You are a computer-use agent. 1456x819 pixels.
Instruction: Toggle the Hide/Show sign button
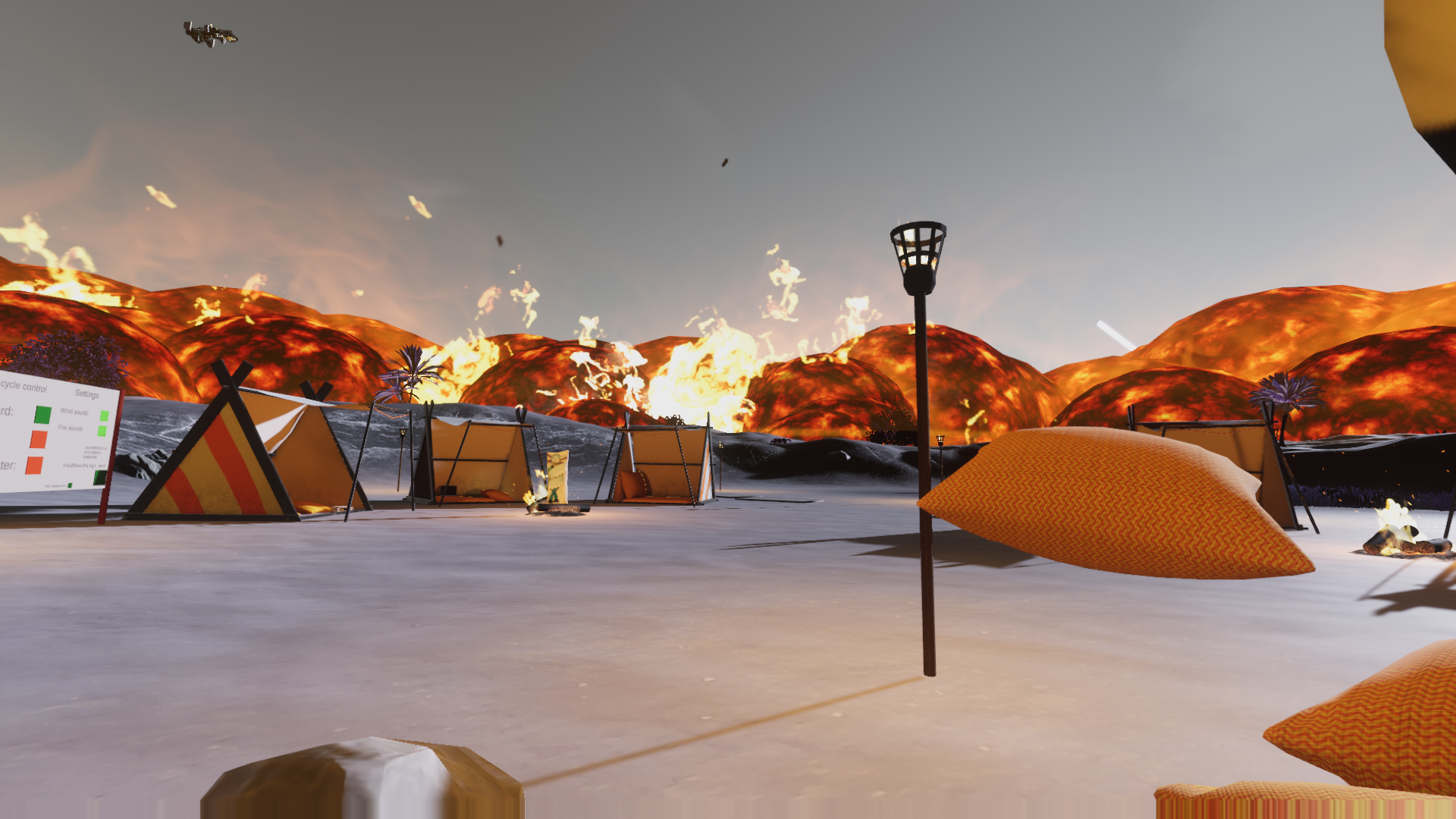coord(99,477)
